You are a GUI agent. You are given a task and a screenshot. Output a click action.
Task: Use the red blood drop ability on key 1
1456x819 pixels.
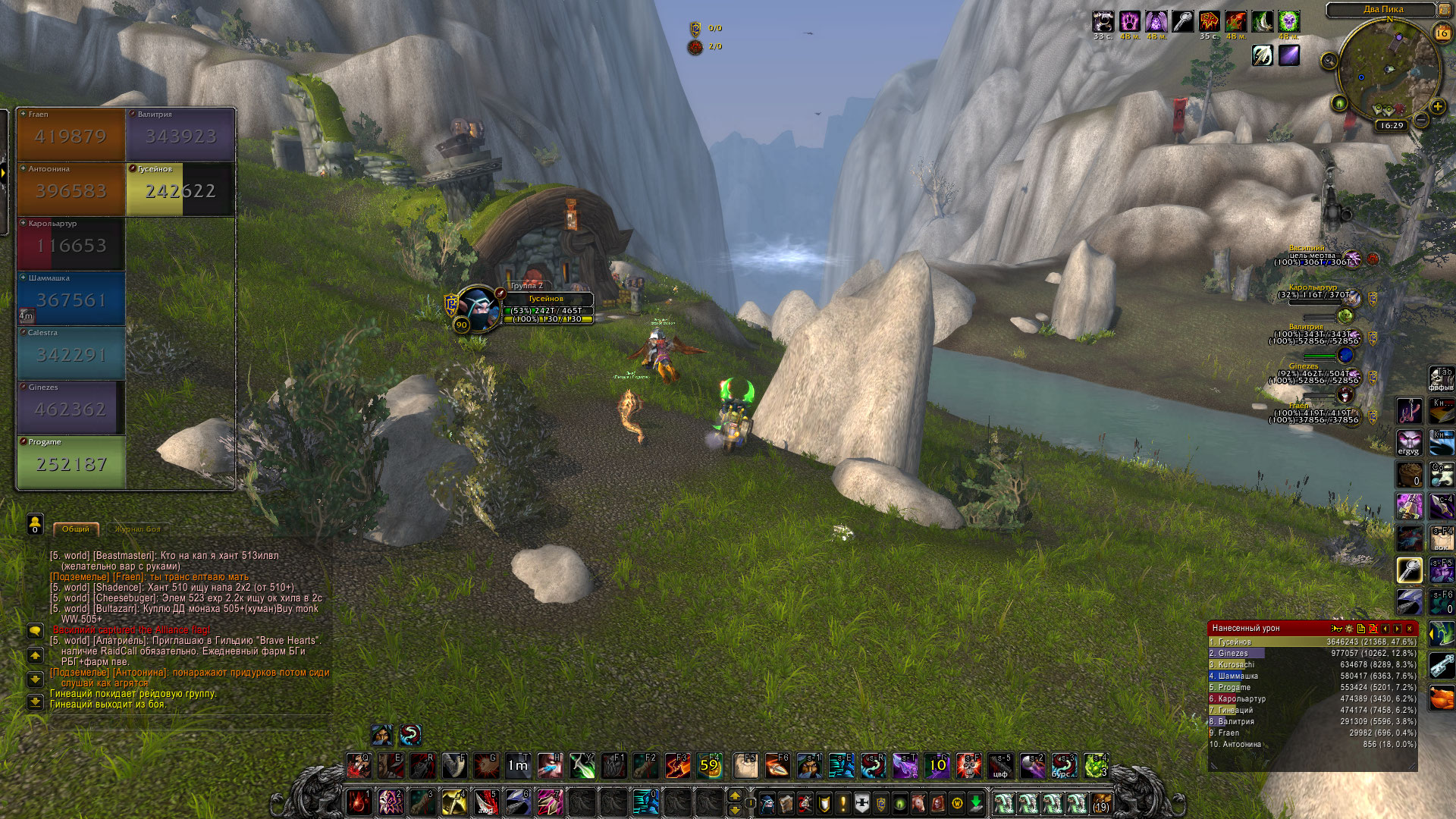point(359,802)
